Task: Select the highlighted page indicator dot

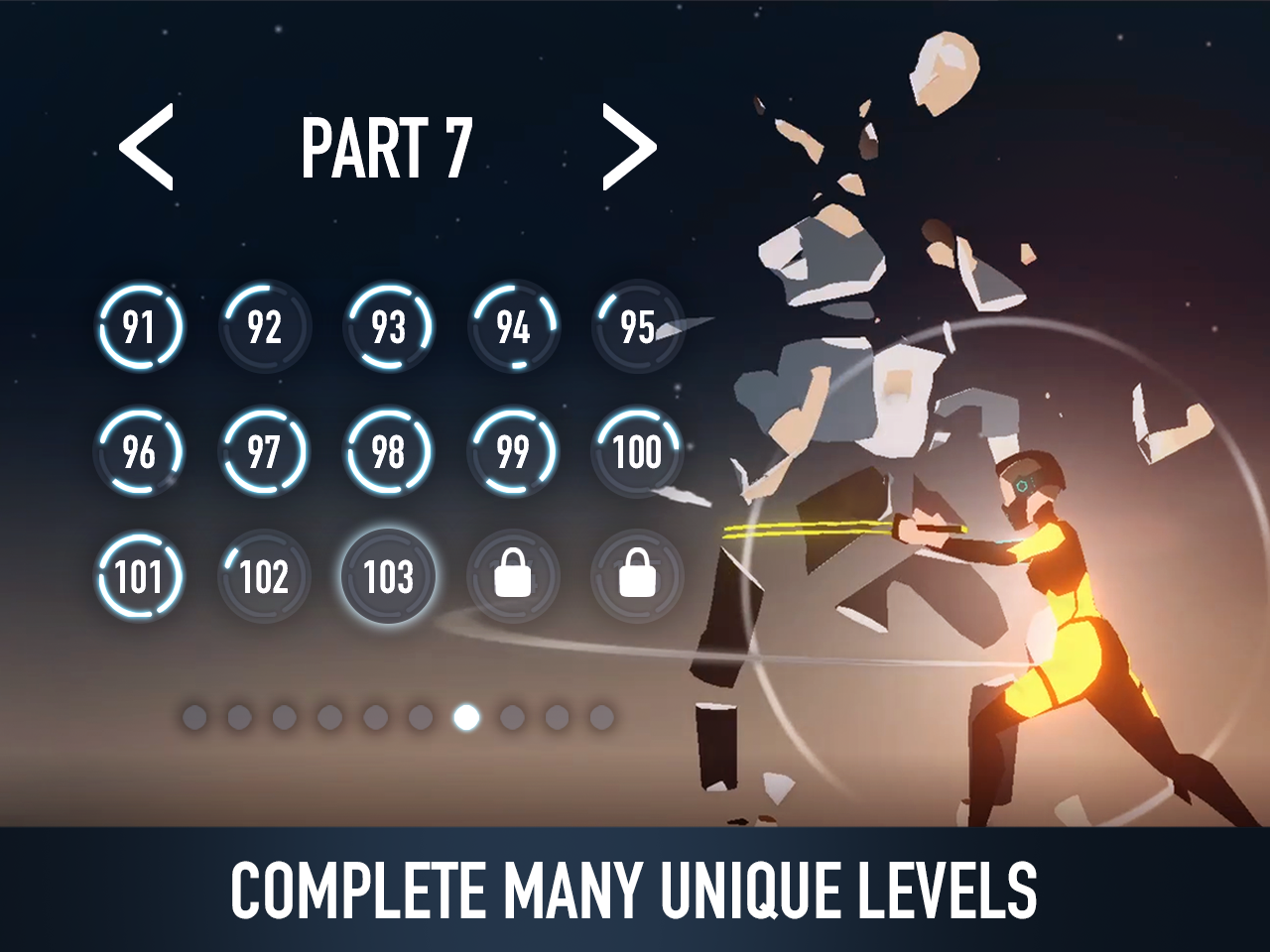Action: pos(466,717)
